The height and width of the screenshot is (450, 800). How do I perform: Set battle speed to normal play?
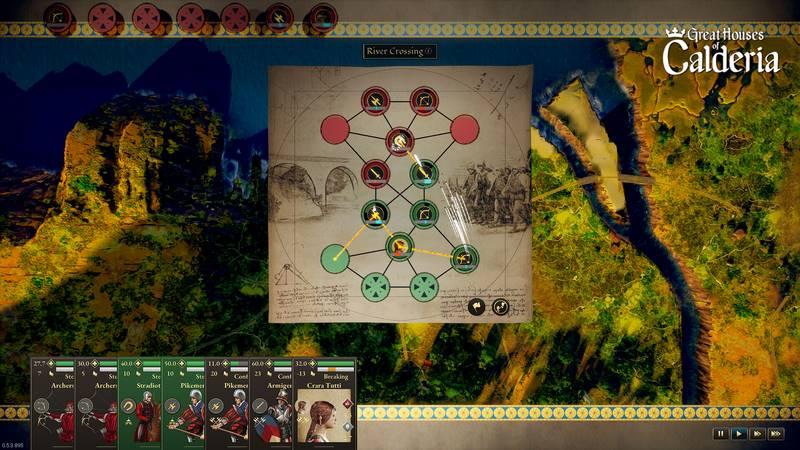[x=739, y=434]
